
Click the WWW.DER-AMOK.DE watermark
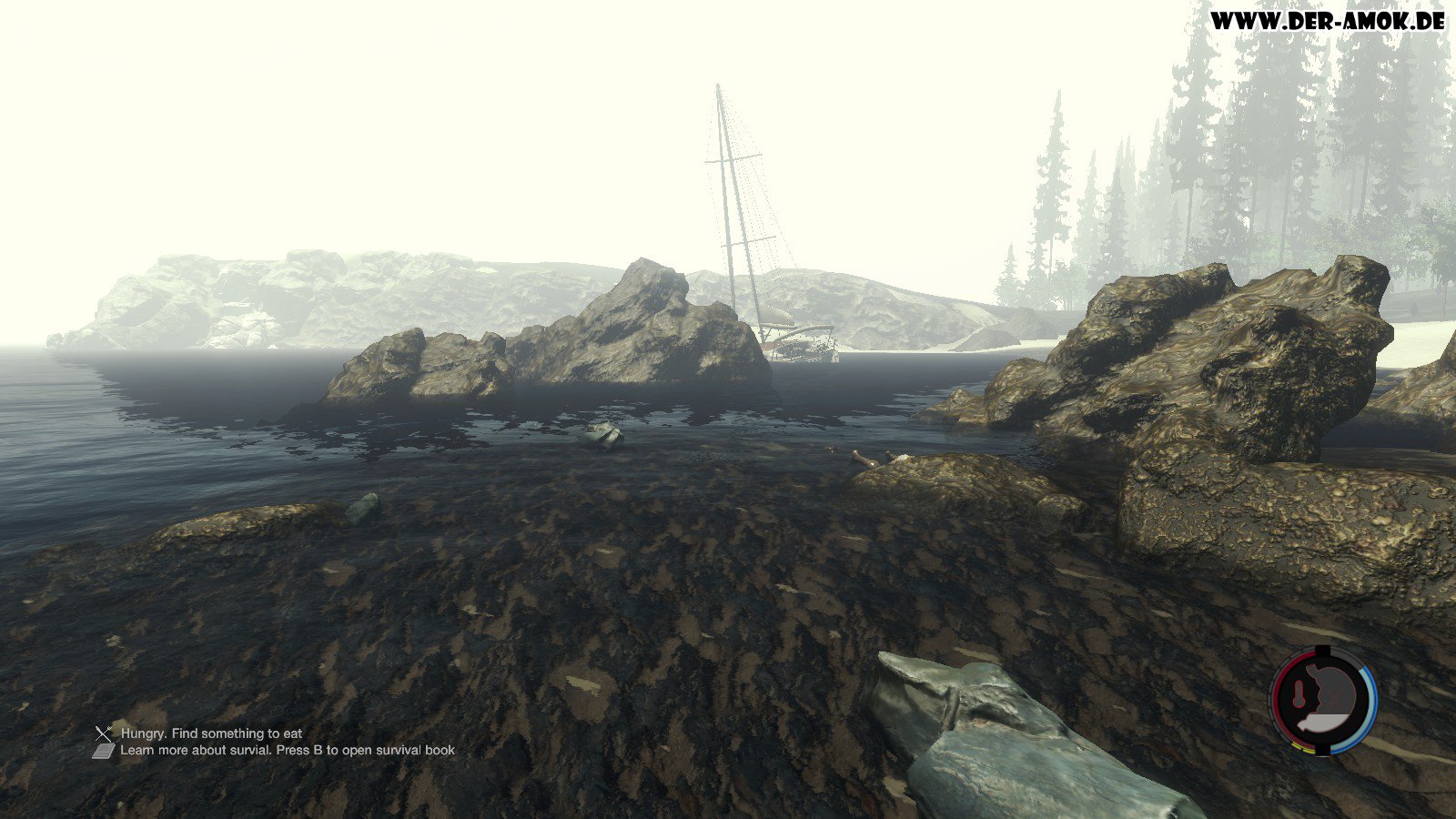coord(1327,21)
